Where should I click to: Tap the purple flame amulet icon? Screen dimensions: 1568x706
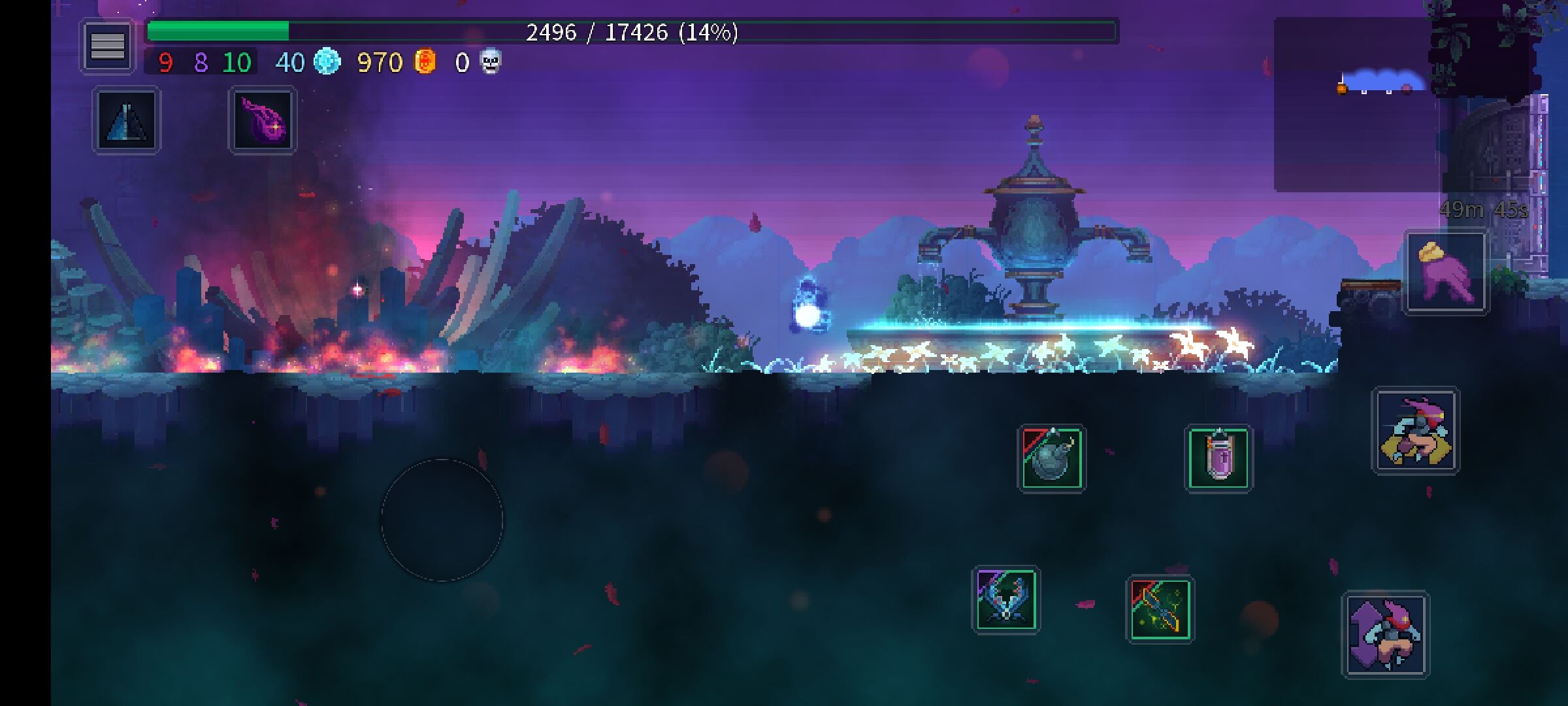click(263, 121)
